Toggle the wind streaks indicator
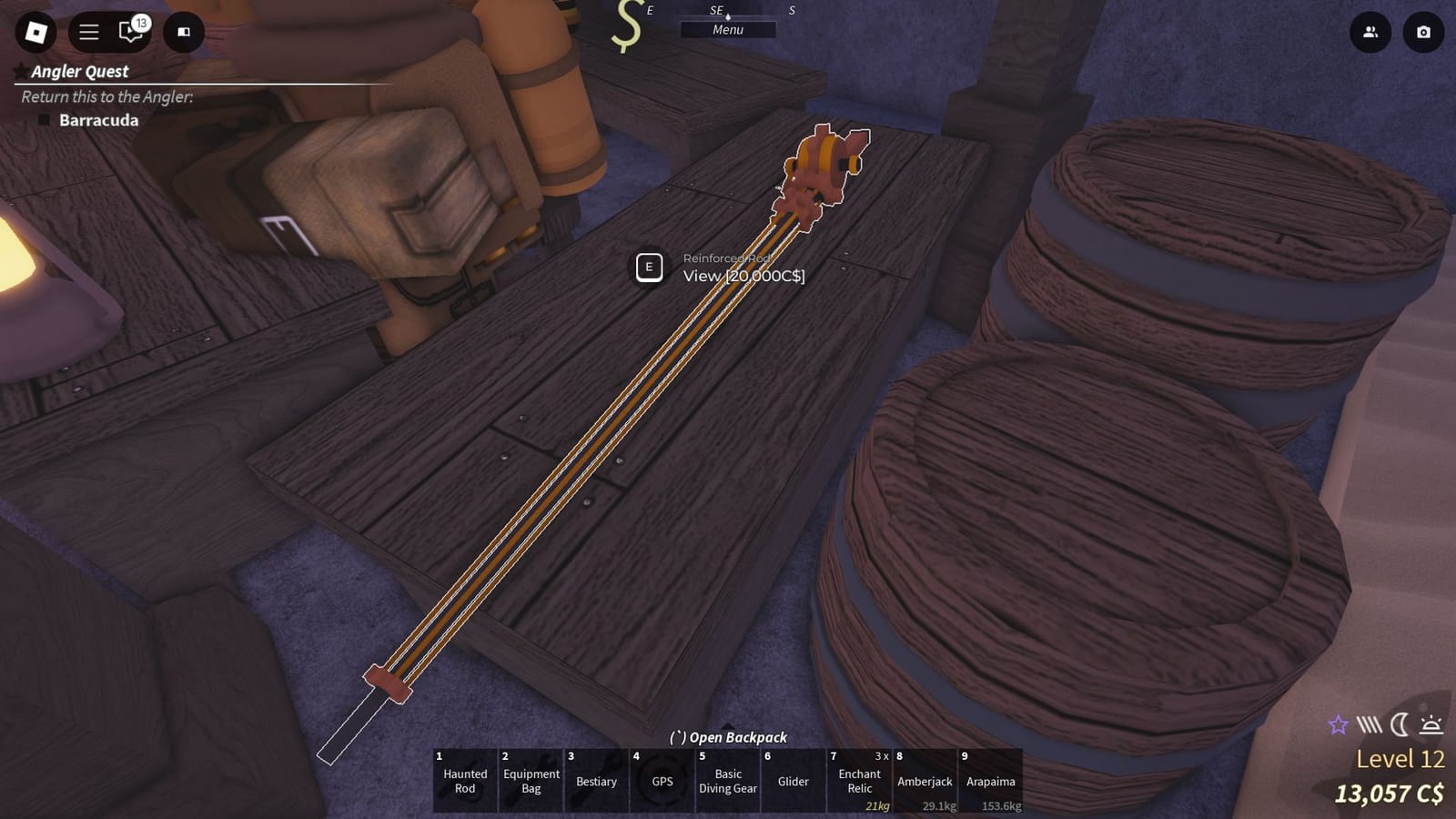The width and height of the screenshot is (1456, 819). [1367, 724]
